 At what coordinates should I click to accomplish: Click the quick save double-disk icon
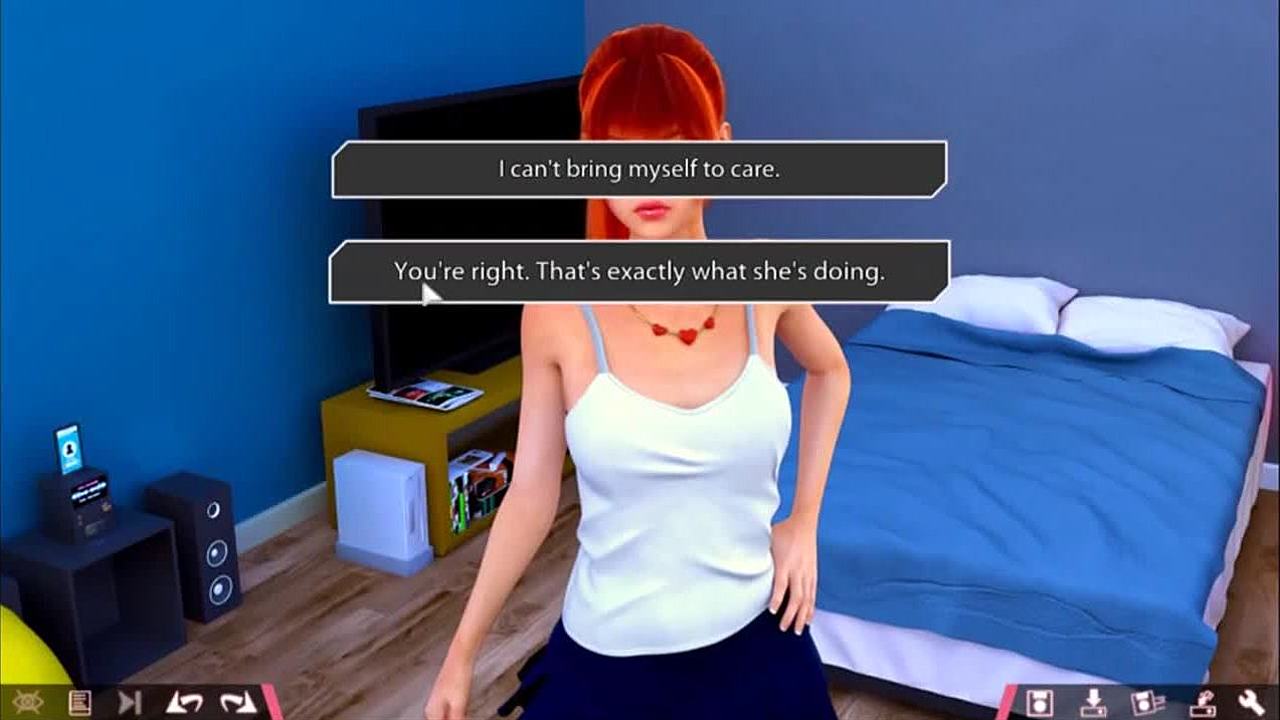[x=1147, y=702]
